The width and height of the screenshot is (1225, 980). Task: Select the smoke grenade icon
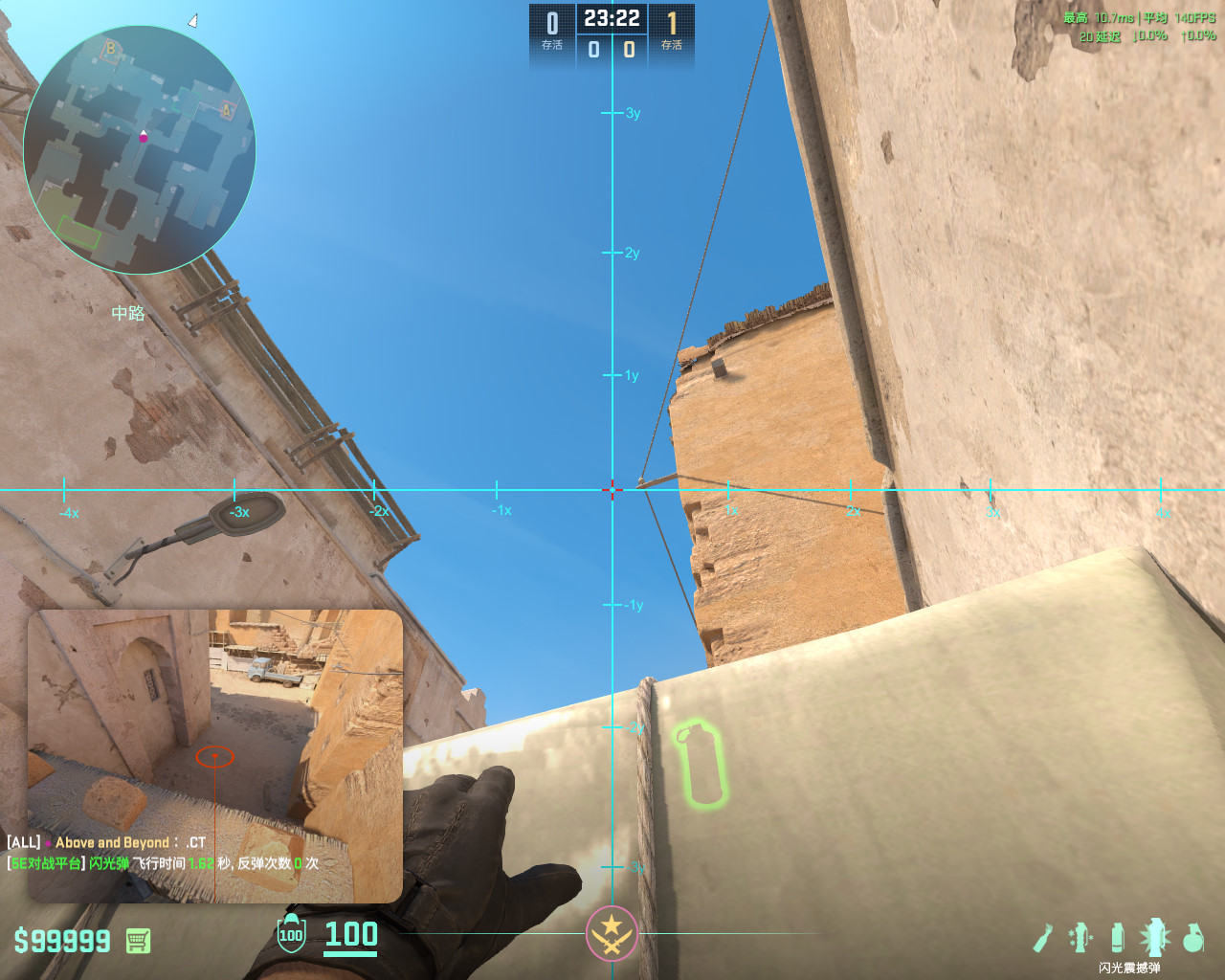click(1117, 938)
